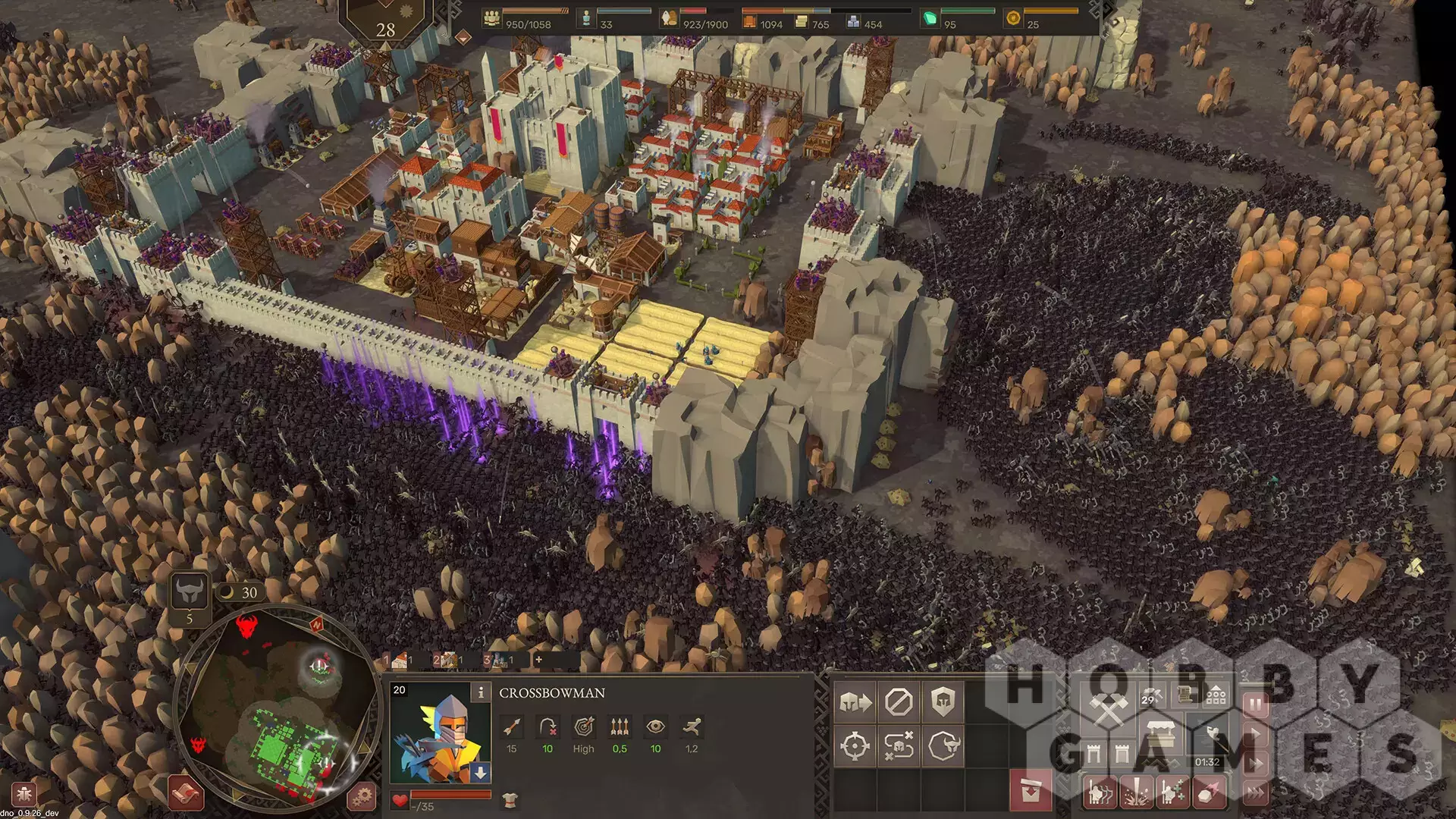Choose the crosshair target command

coord(855,746)
